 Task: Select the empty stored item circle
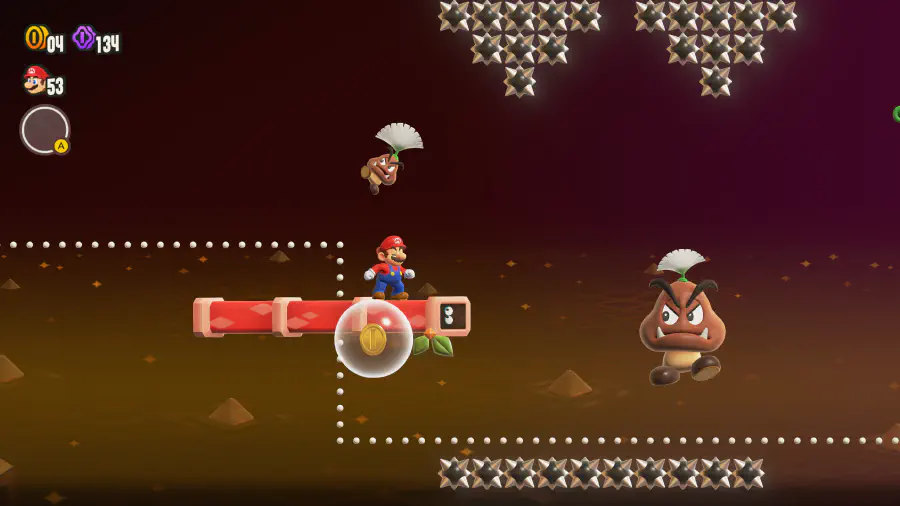click(x=44, y=130)
